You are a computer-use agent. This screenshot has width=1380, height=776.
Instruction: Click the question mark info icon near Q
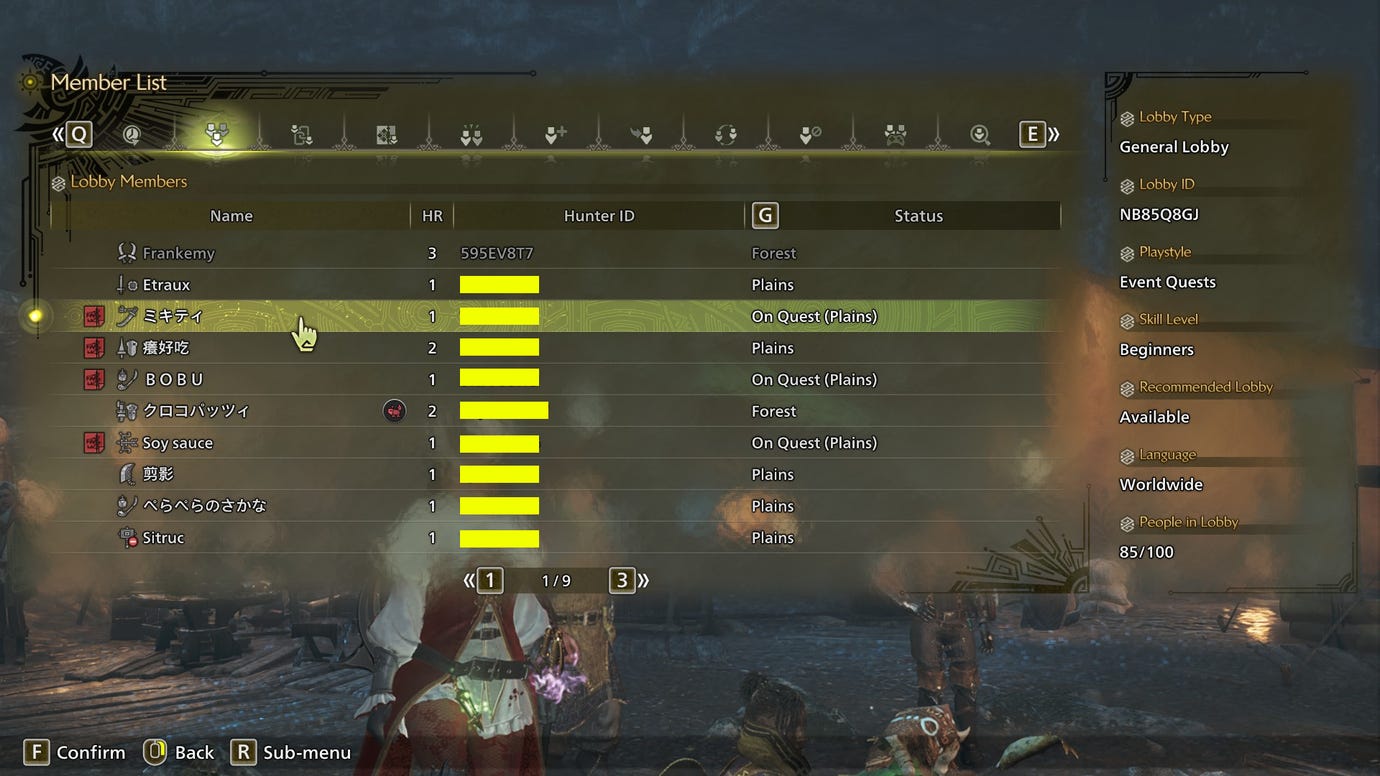(x=130, y=133)
